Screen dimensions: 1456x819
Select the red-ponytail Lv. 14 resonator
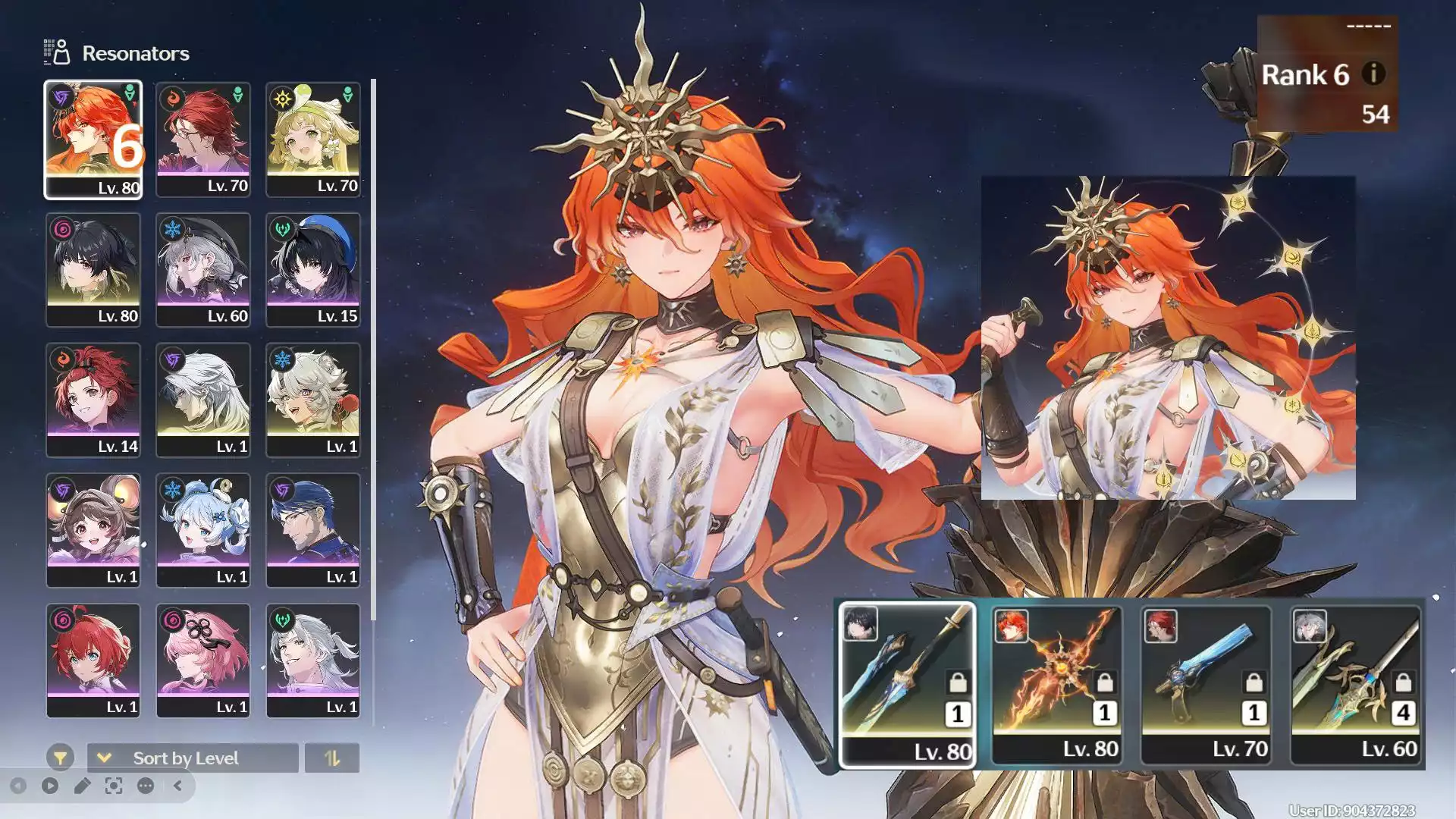point(93,400)
